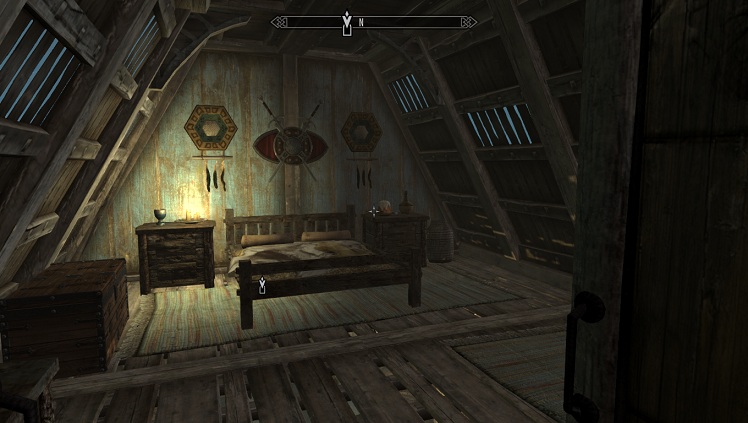The image size is (748, 423).
Task: Click the quest marker on the compass bar
Action: (x=347, y=19)
